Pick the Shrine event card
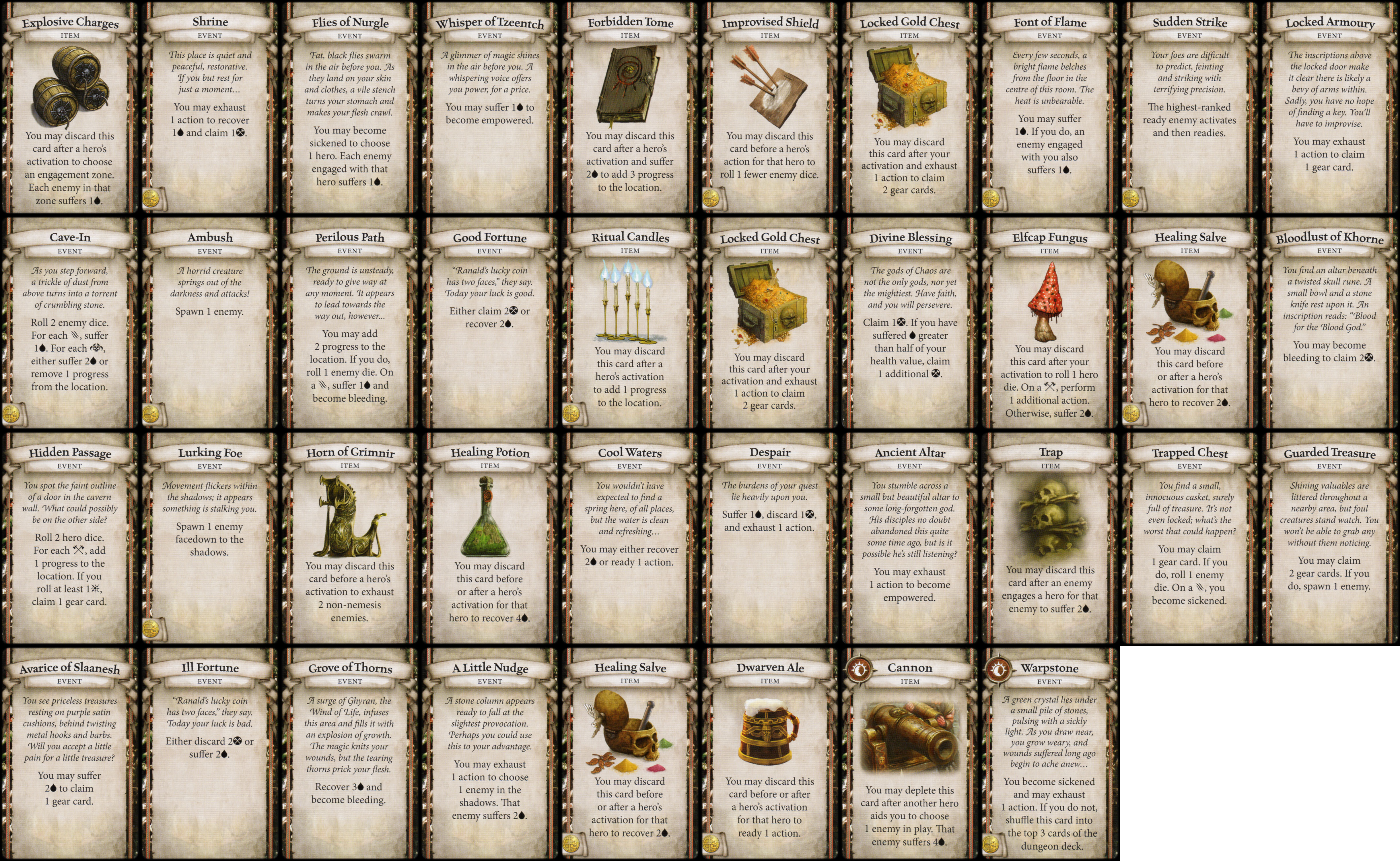 210,108
